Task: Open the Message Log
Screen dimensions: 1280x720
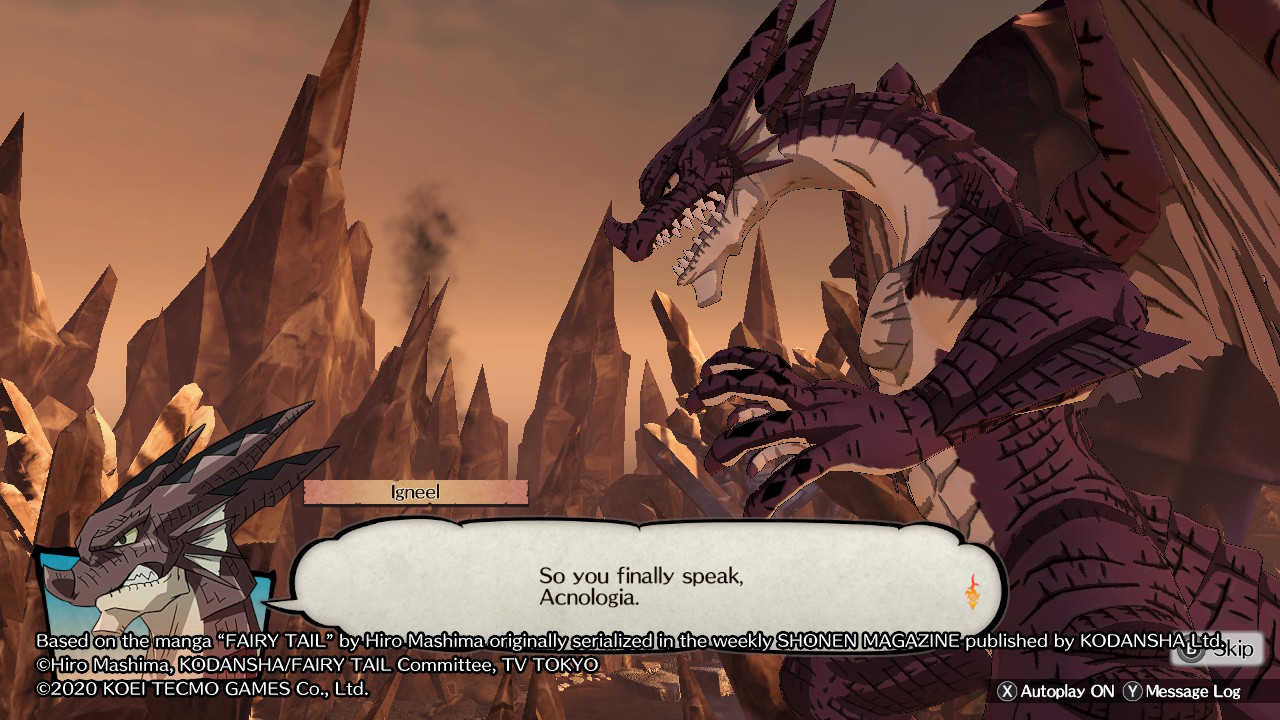Action: click(x=1182, y=691)
